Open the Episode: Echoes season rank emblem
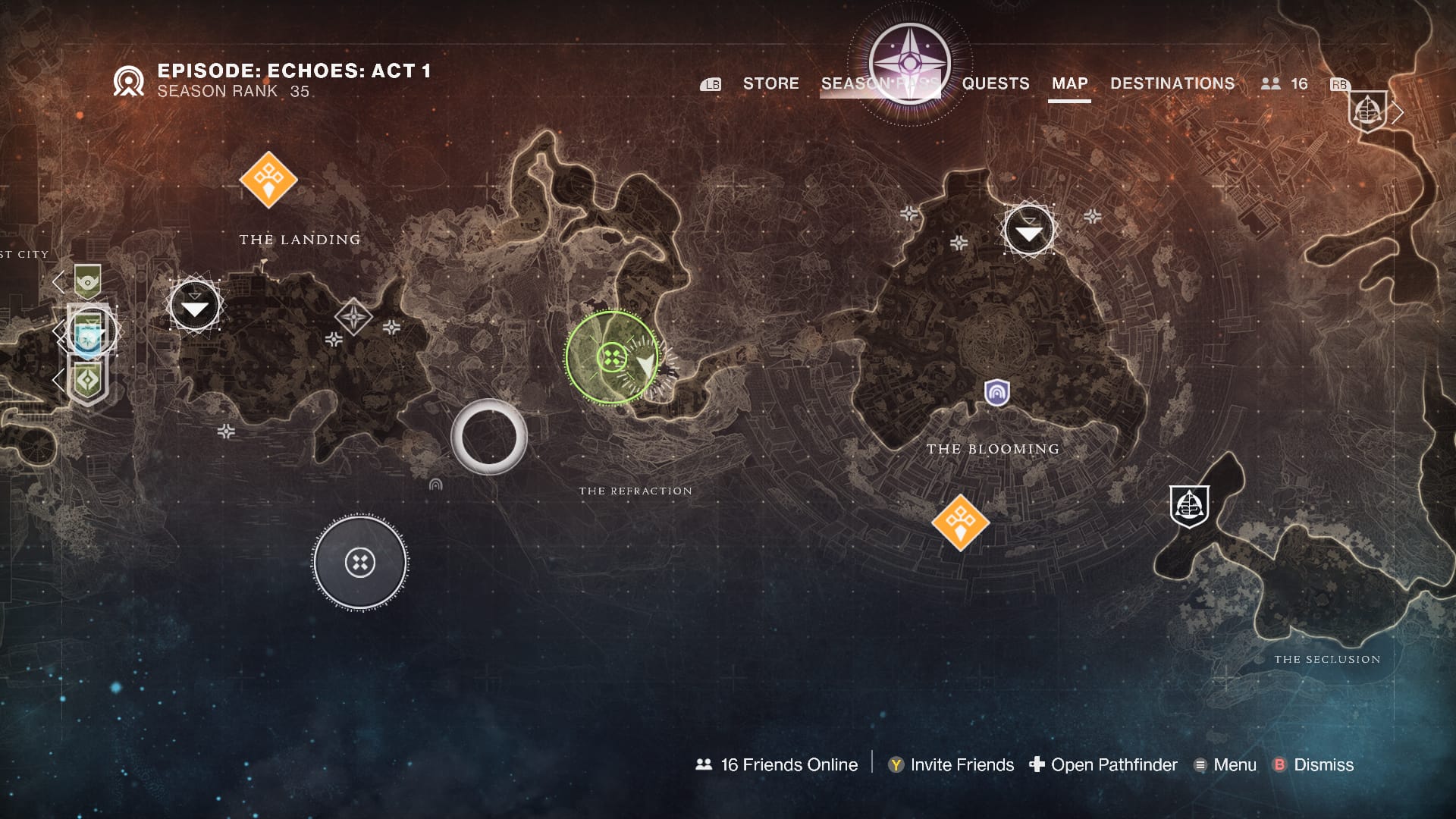1456x819 pixels. tap(128, 81)
